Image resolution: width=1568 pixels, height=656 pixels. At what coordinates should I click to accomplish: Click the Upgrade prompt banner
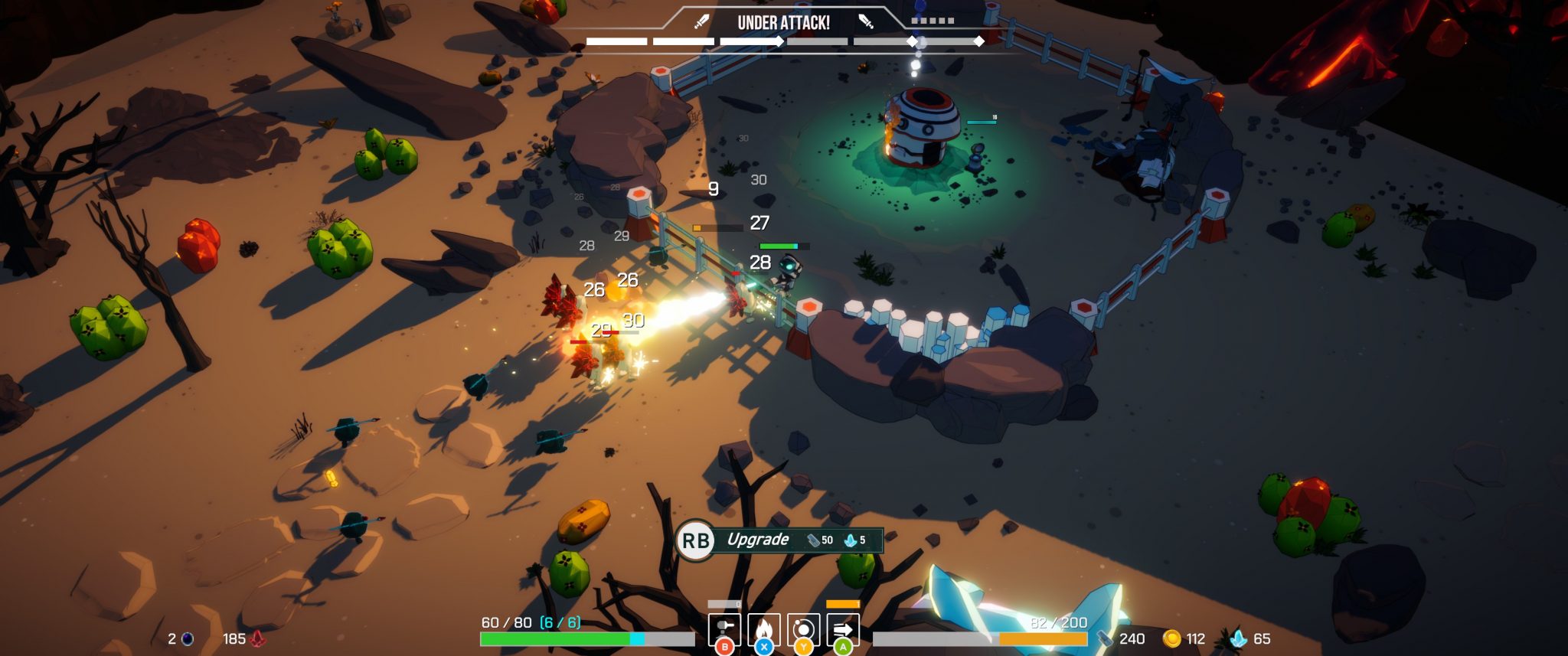pos(779,540)
